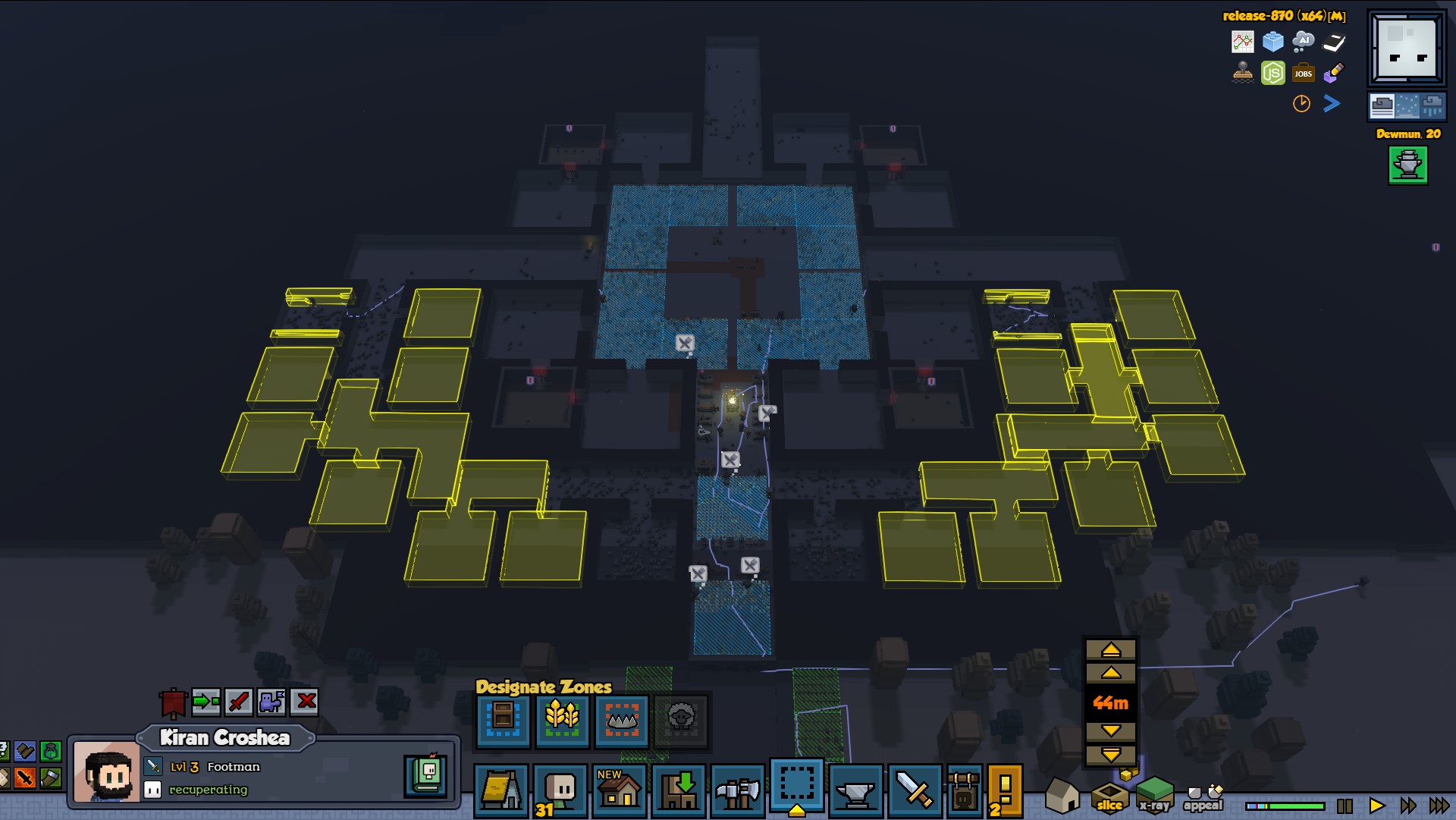Toggle x-ray view mode
The height and width of the screenshot is (820, 1456).
(x=1154, y=795)
